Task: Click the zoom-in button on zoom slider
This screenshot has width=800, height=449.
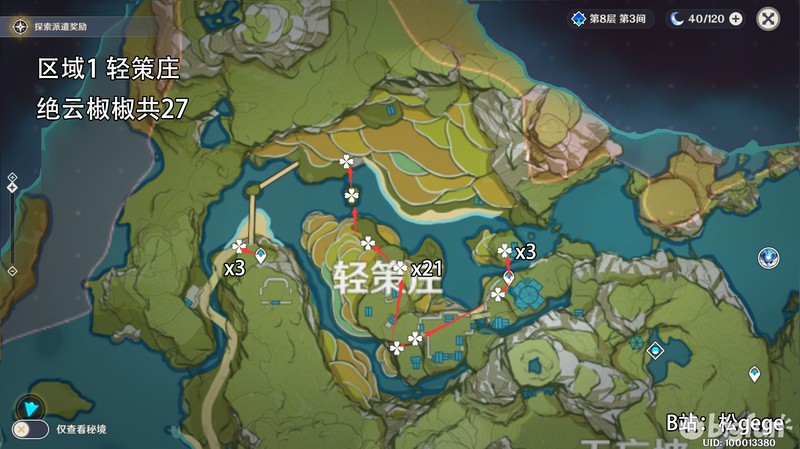Action: pyautogui.click(x=12, y=176)
